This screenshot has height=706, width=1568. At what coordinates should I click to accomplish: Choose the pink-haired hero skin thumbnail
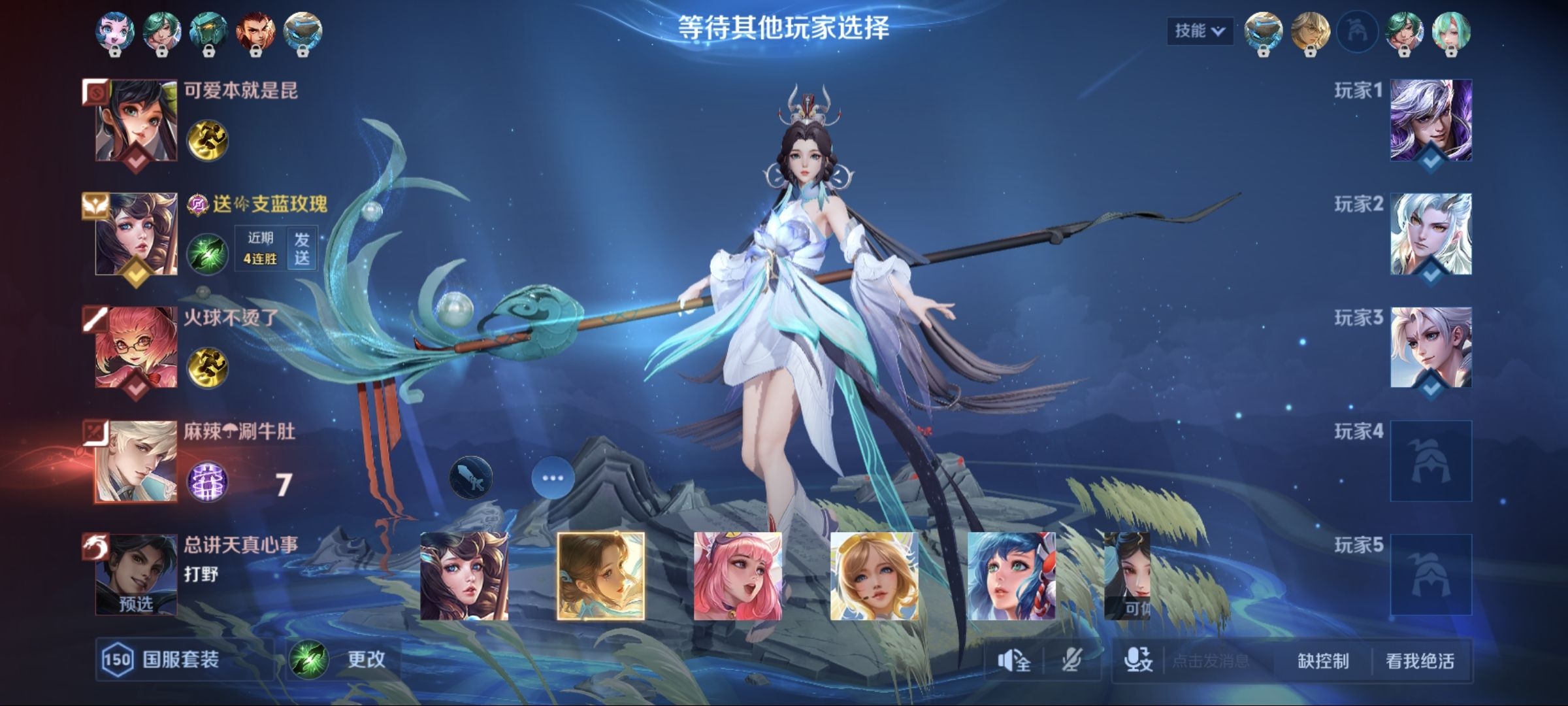(x=738, y=576)
